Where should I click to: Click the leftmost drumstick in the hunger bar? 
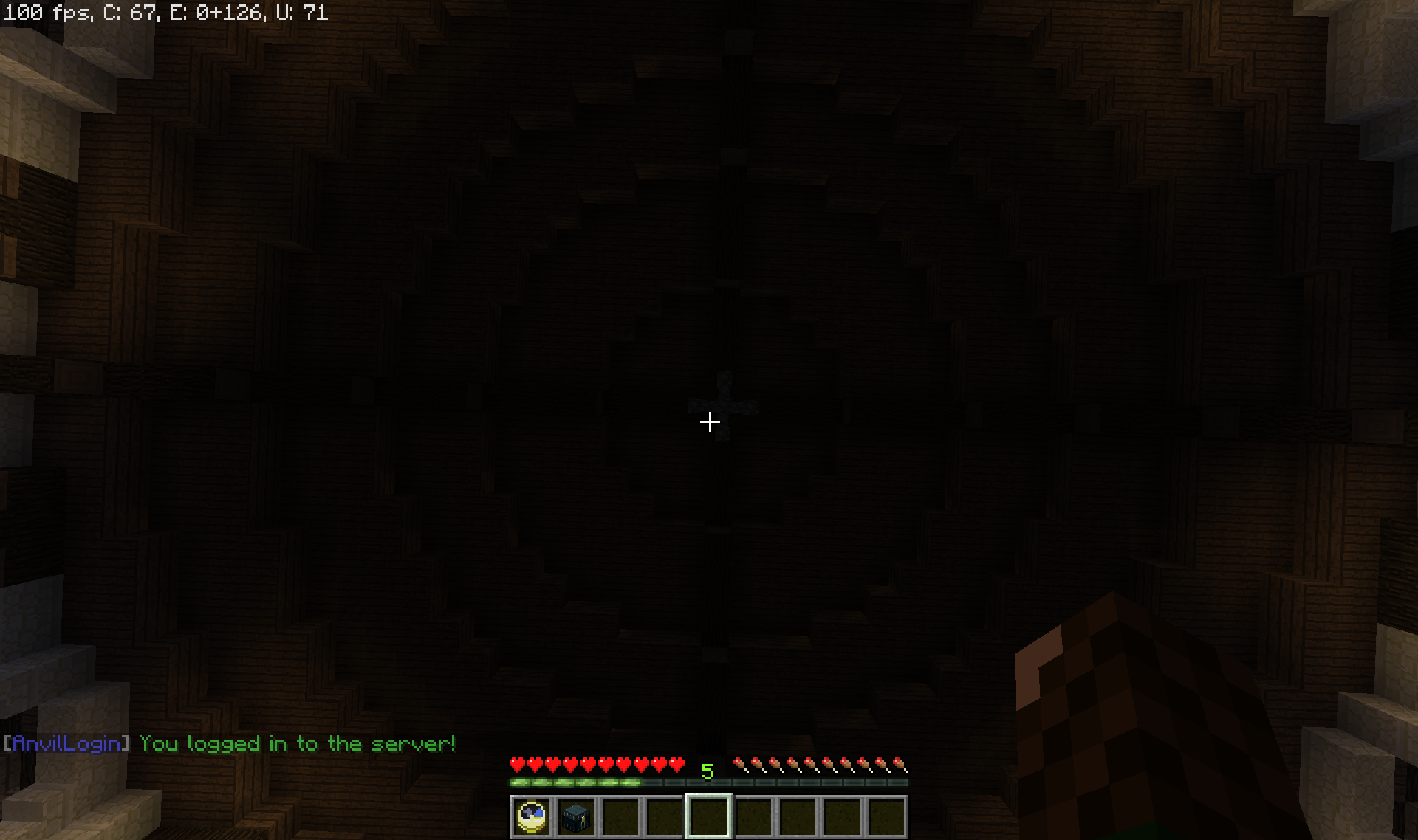pyautogui.click(x=739, y=765)
